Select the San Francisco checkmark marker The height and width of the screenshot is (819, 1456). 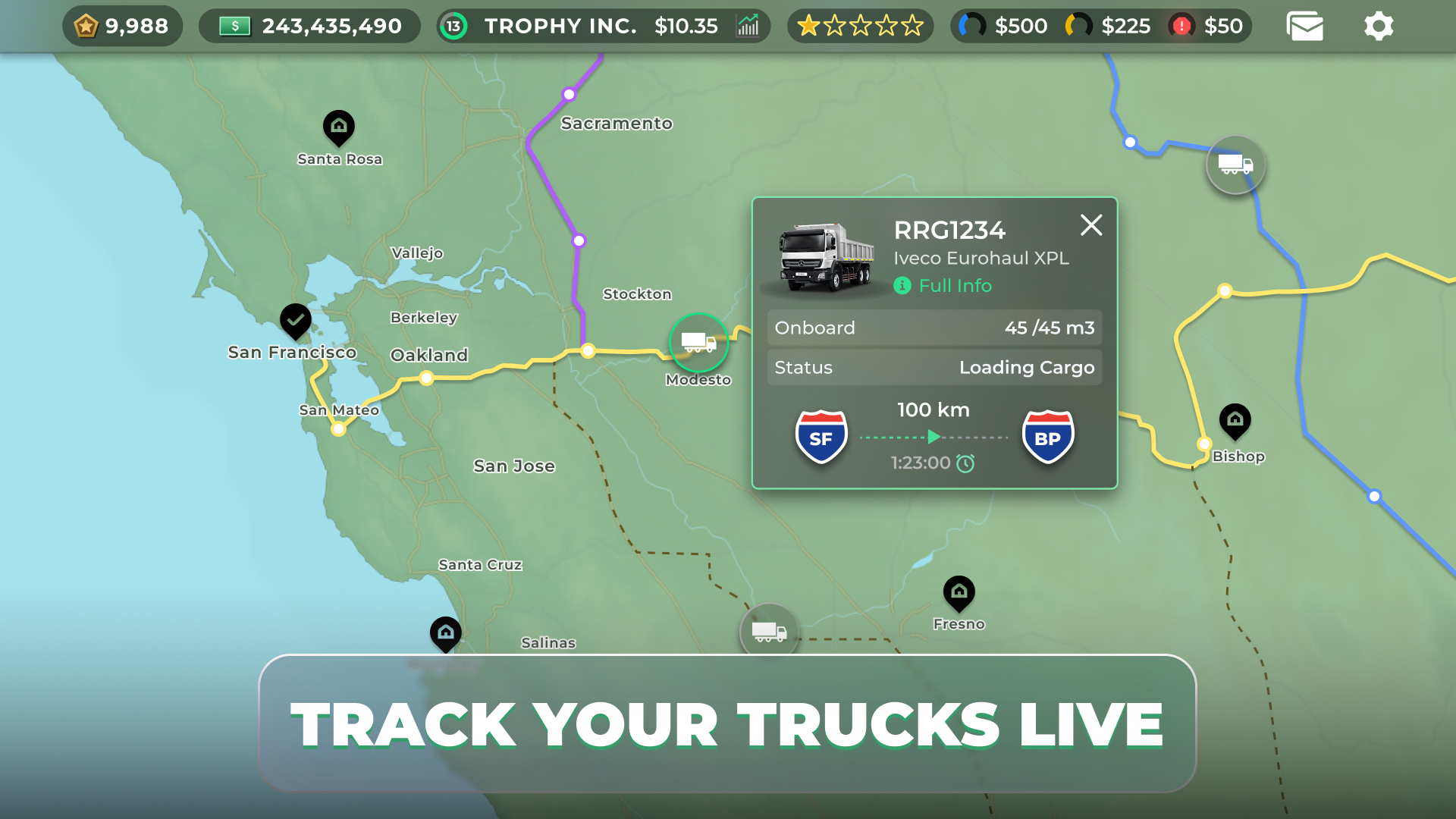(x=296, y=321)
